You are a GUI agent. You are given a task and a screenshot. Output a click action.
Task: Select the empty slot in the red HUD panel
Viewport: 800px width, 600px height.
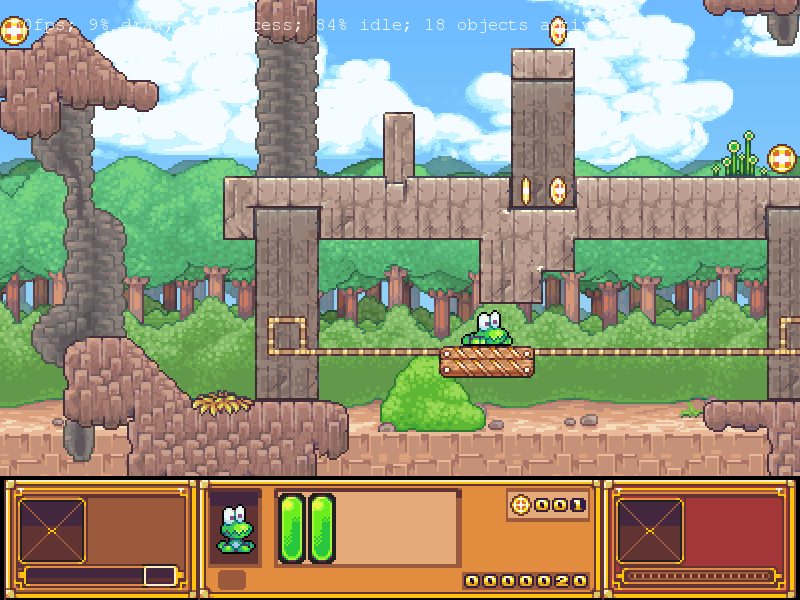[650, 531]
